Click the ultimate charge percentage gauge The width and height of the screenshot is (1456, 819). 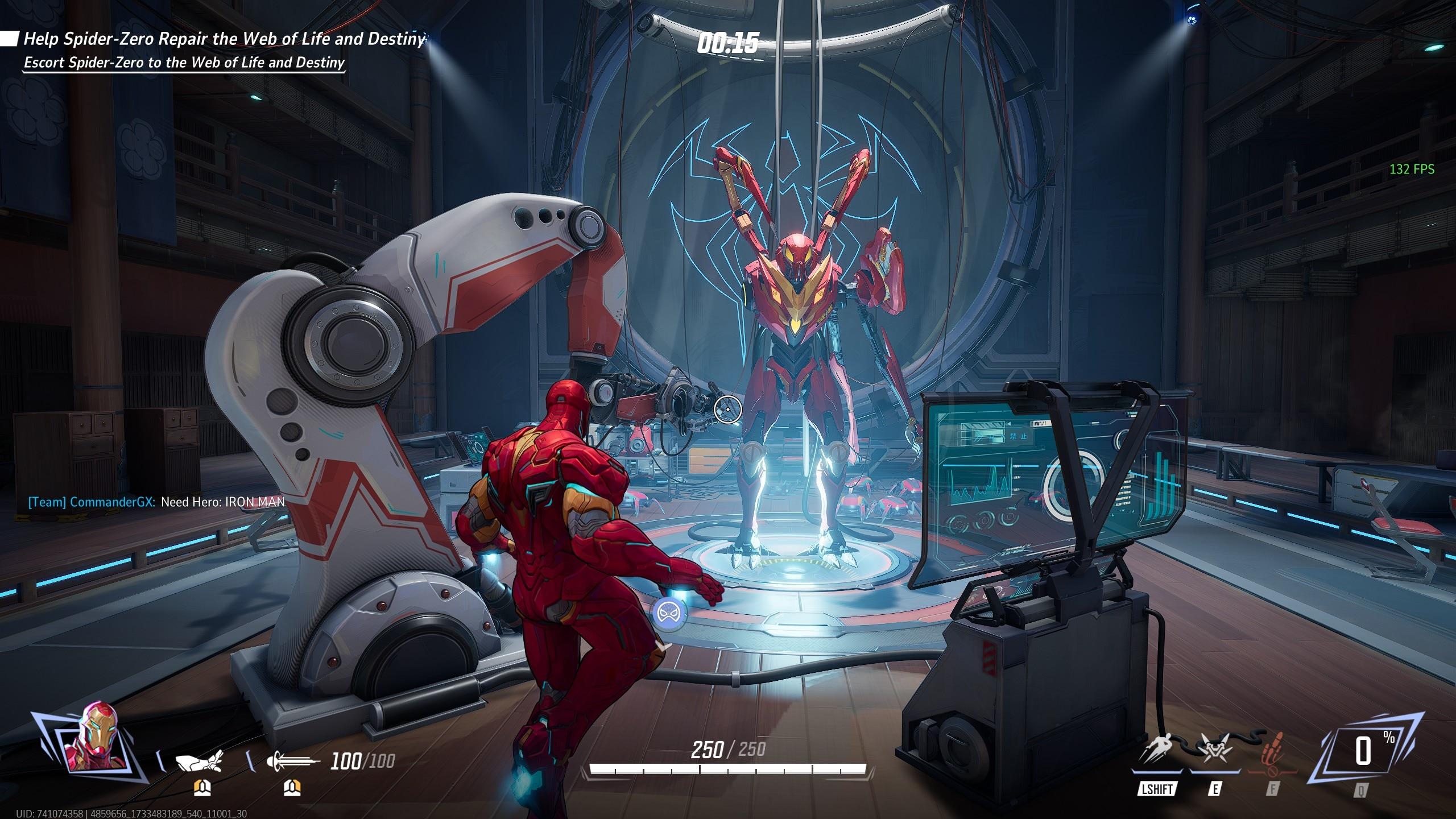click(x=1364, y=752)
